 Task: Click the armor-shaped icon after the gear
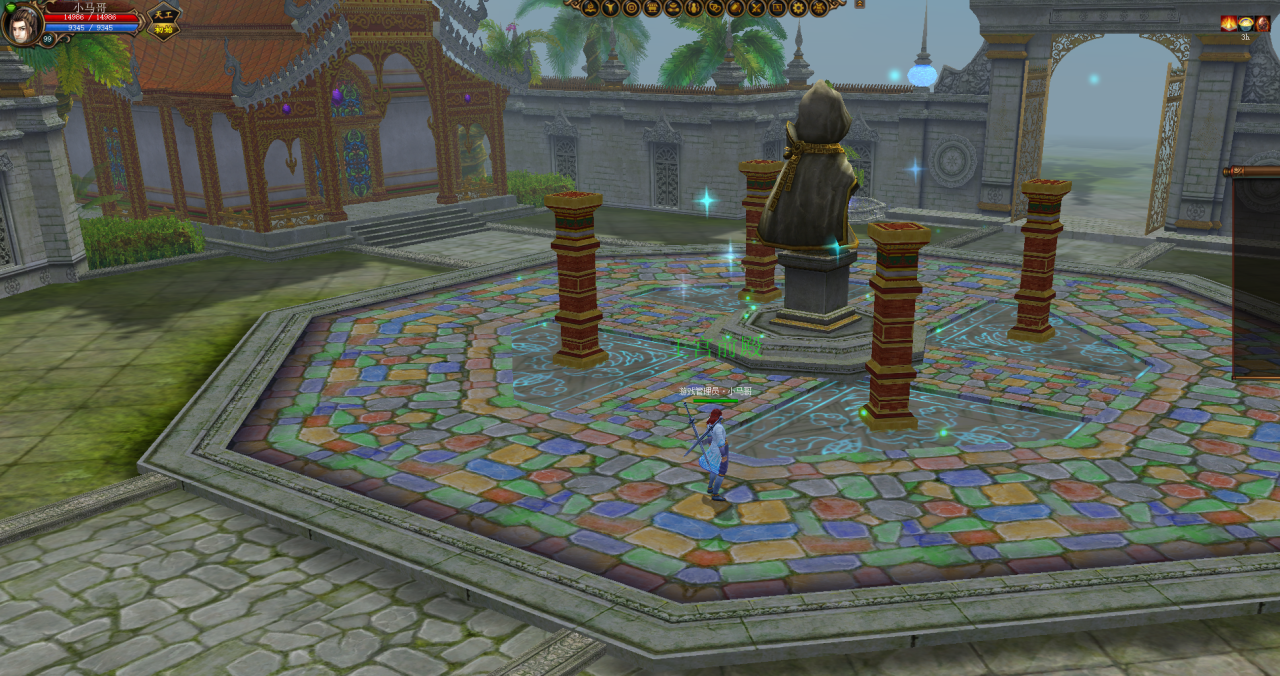pyautogui.click(x=819, y=8)
